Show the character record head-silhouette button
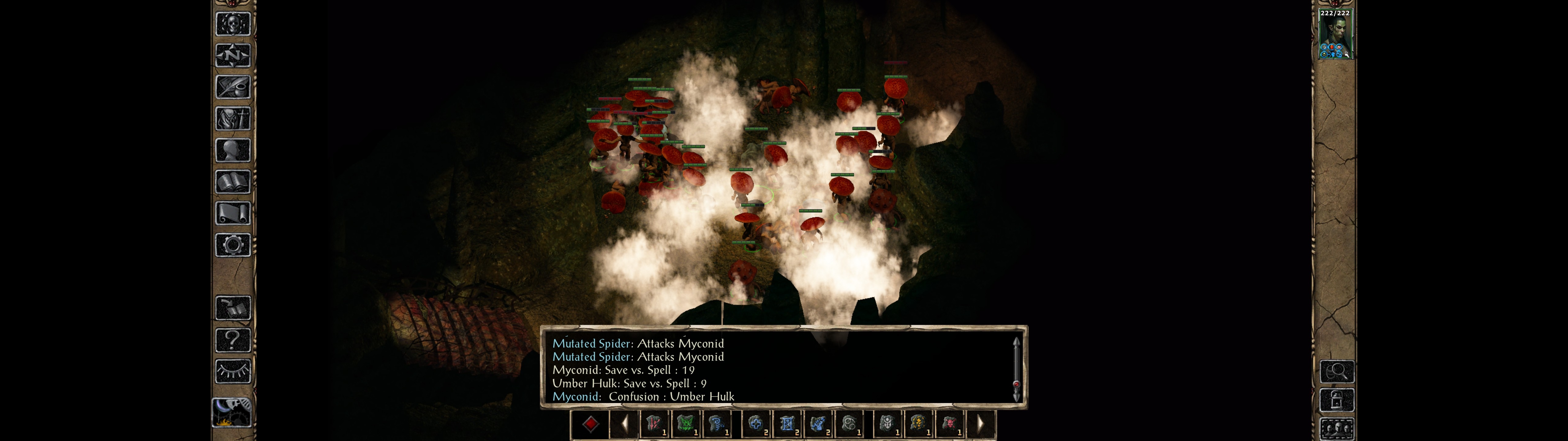1568x441 pixels. (x=232, y=150)
